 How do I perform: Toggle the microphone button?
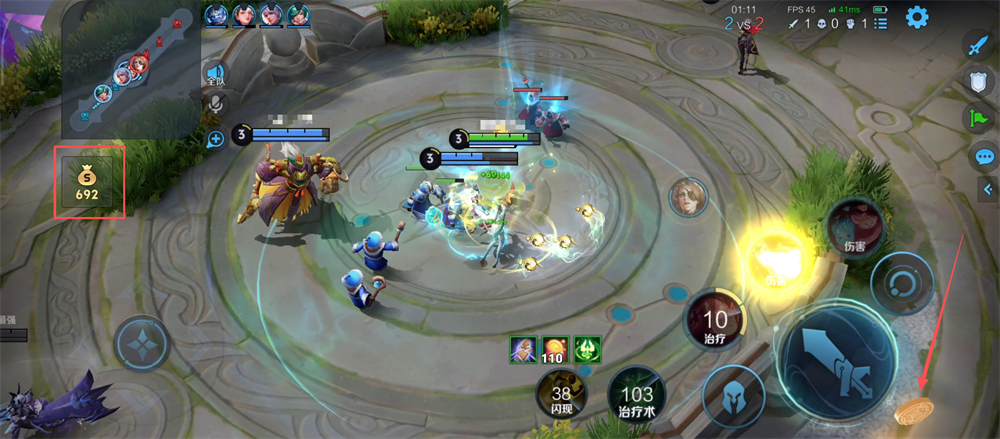click(x=215, y=104)
